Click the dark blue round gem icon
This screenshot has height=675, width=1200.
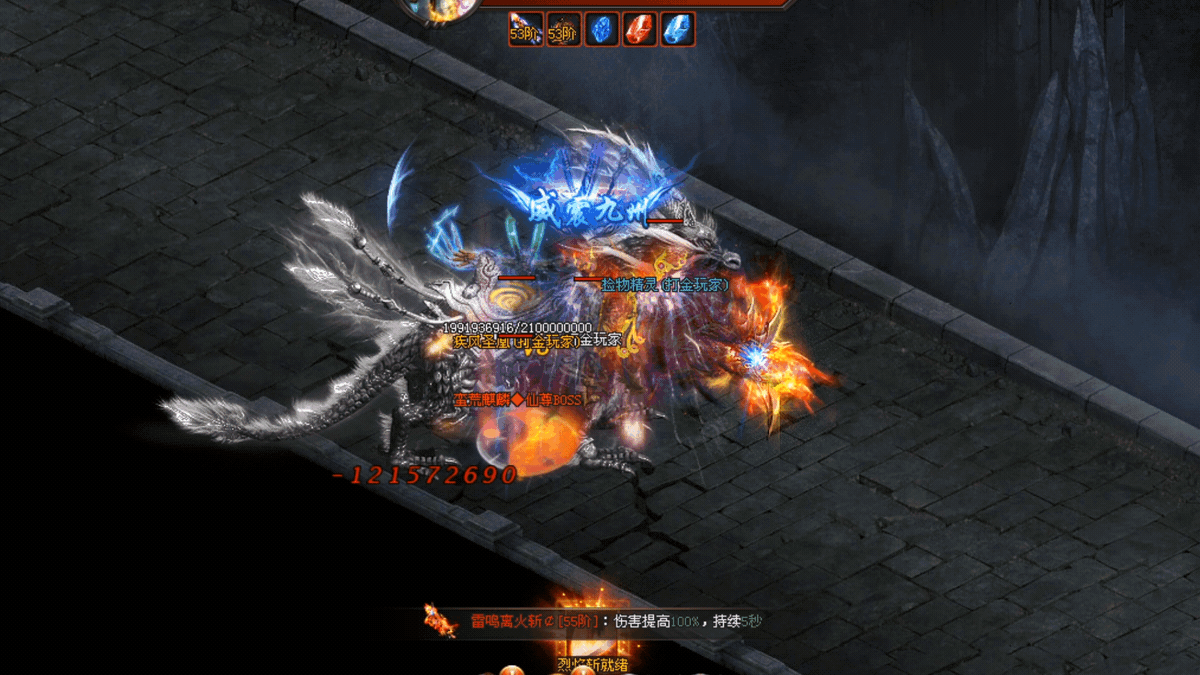(x=602, y=29)
